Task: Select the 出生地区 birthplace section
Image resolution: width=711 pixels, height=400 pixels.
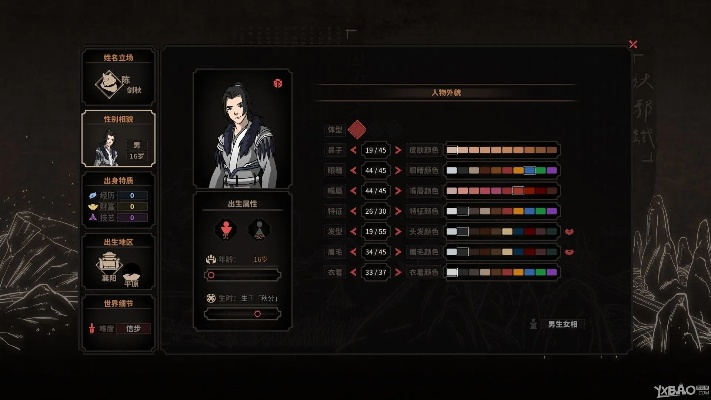Action: coord(118,263)
